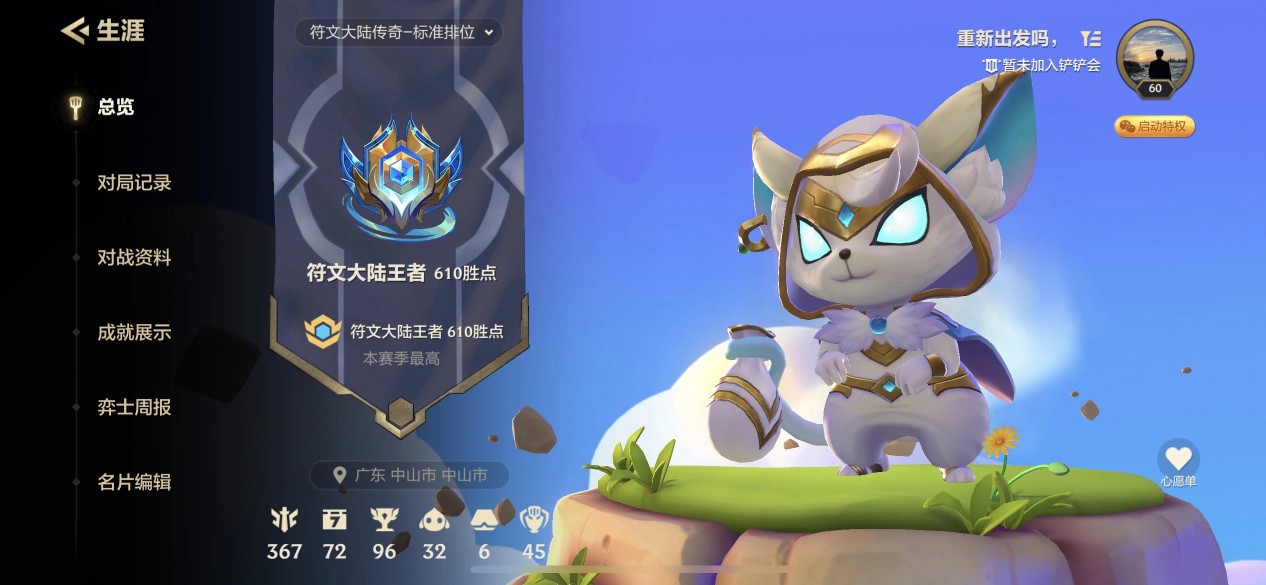This screenshot has height=585, width=1266.
Task: Show the 对战资料 section
Action: [134, 257]
